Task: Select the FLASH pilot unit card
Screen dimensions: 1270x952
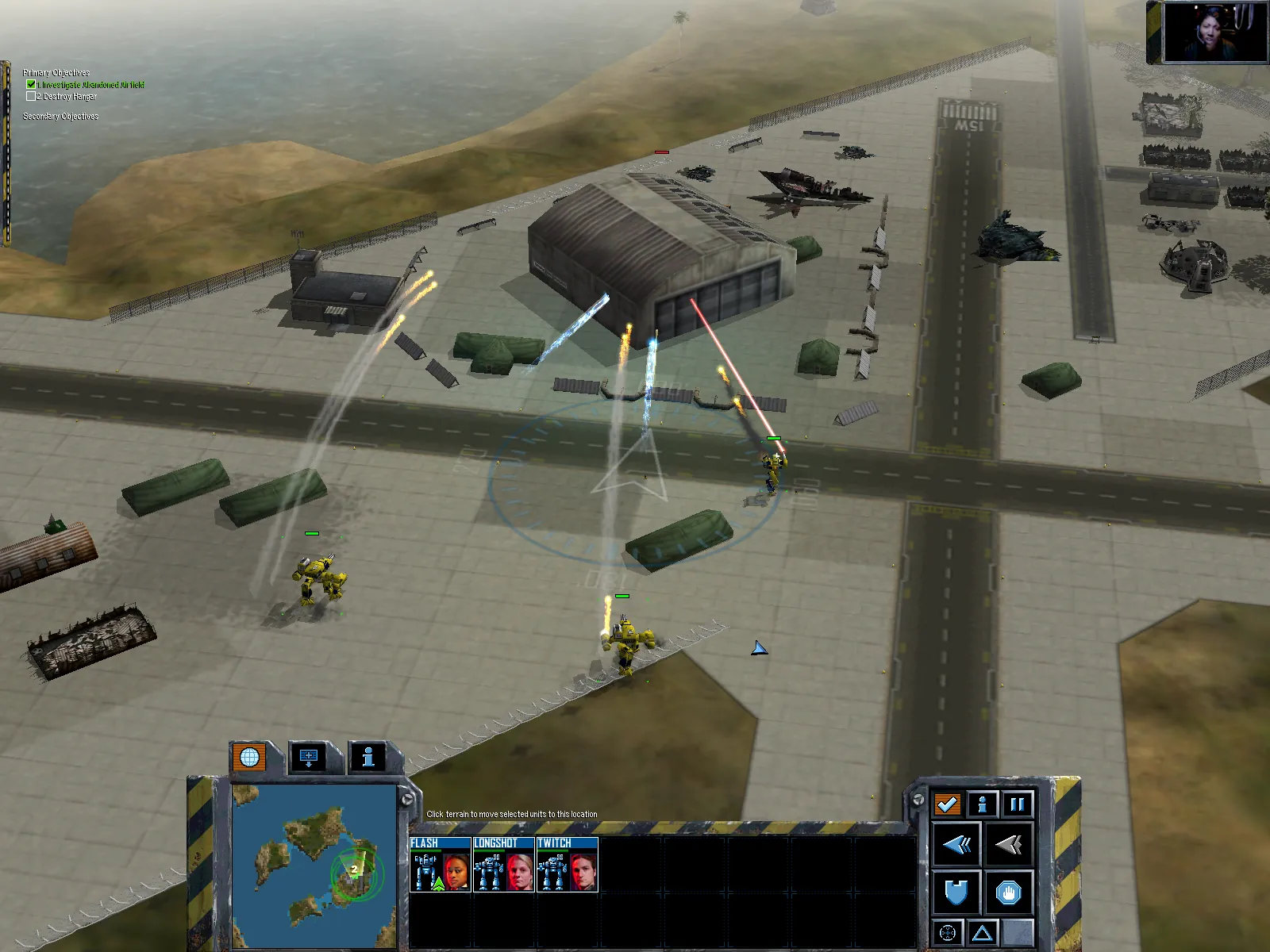Action: (x=440, y=865)
